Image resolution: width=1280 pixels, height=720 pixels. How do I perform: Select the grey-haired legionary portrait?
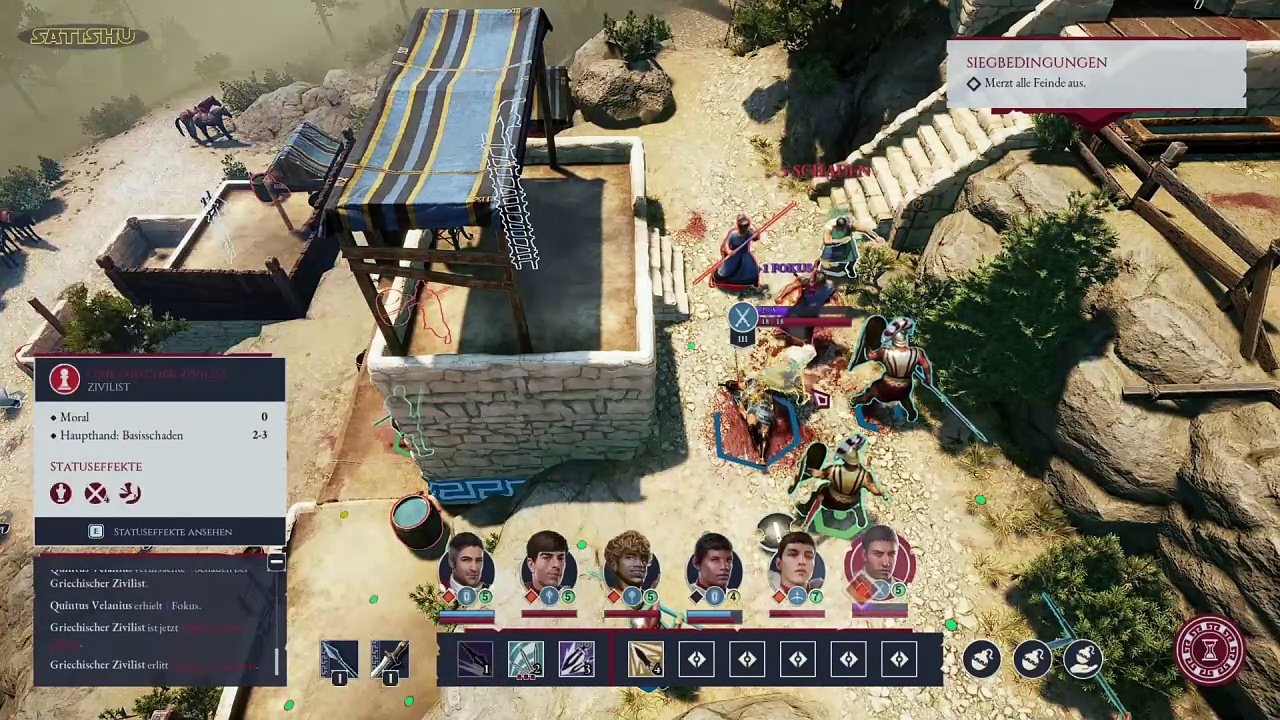tap(466, 566)
